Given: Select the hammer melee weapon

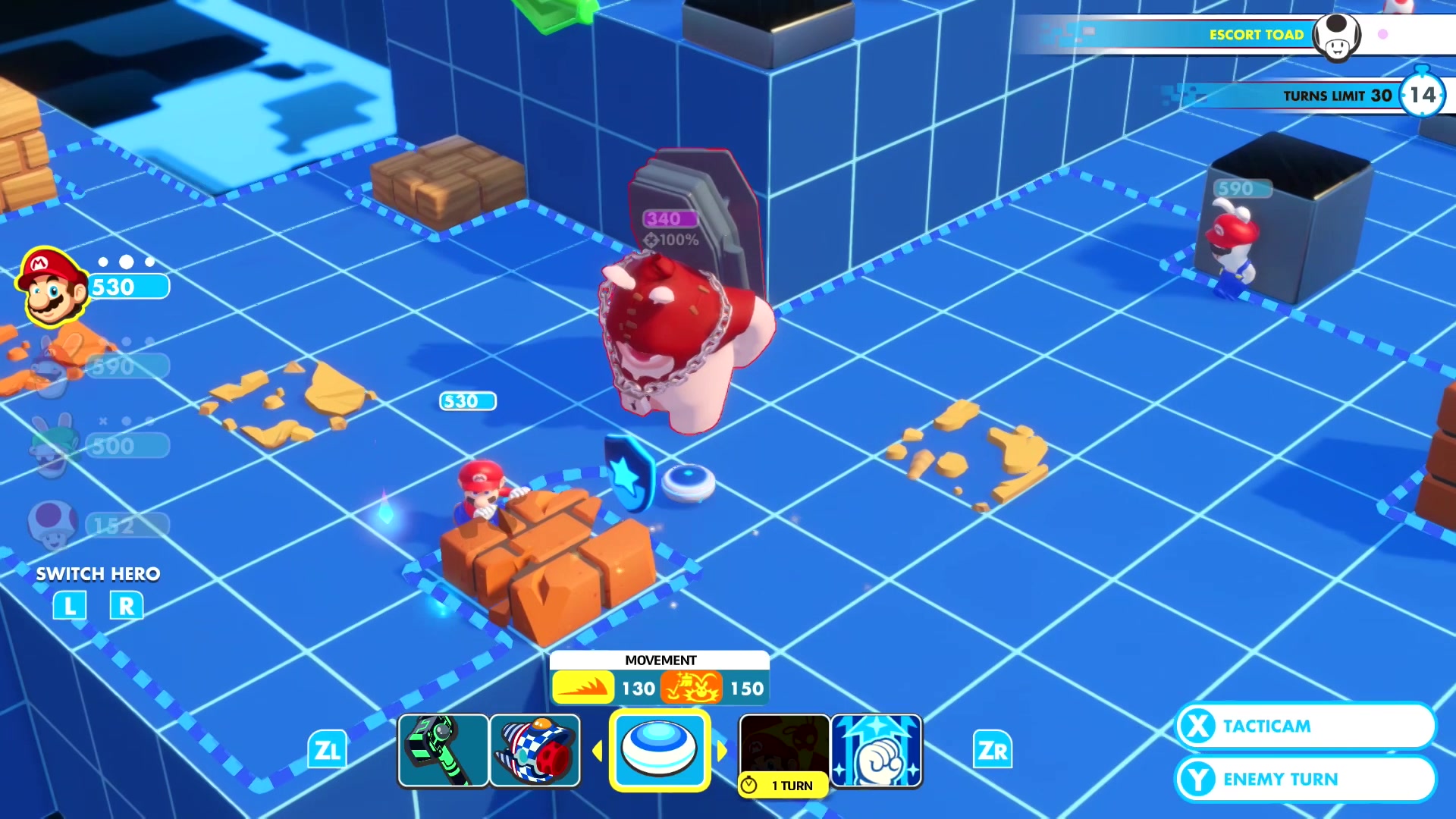Looking at the screenshot, I should (x=444, y=750).
